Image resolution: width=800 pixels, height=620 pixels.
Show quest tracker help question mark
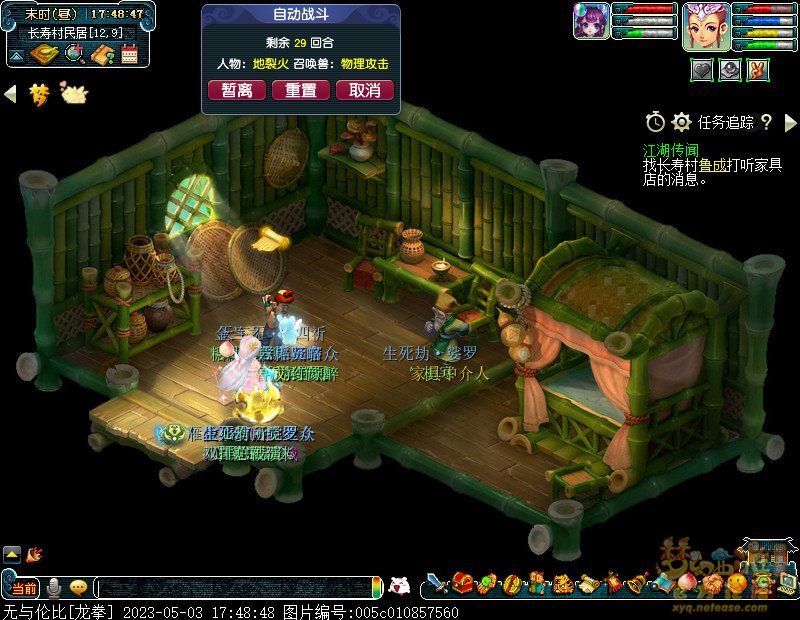point(766,122)
